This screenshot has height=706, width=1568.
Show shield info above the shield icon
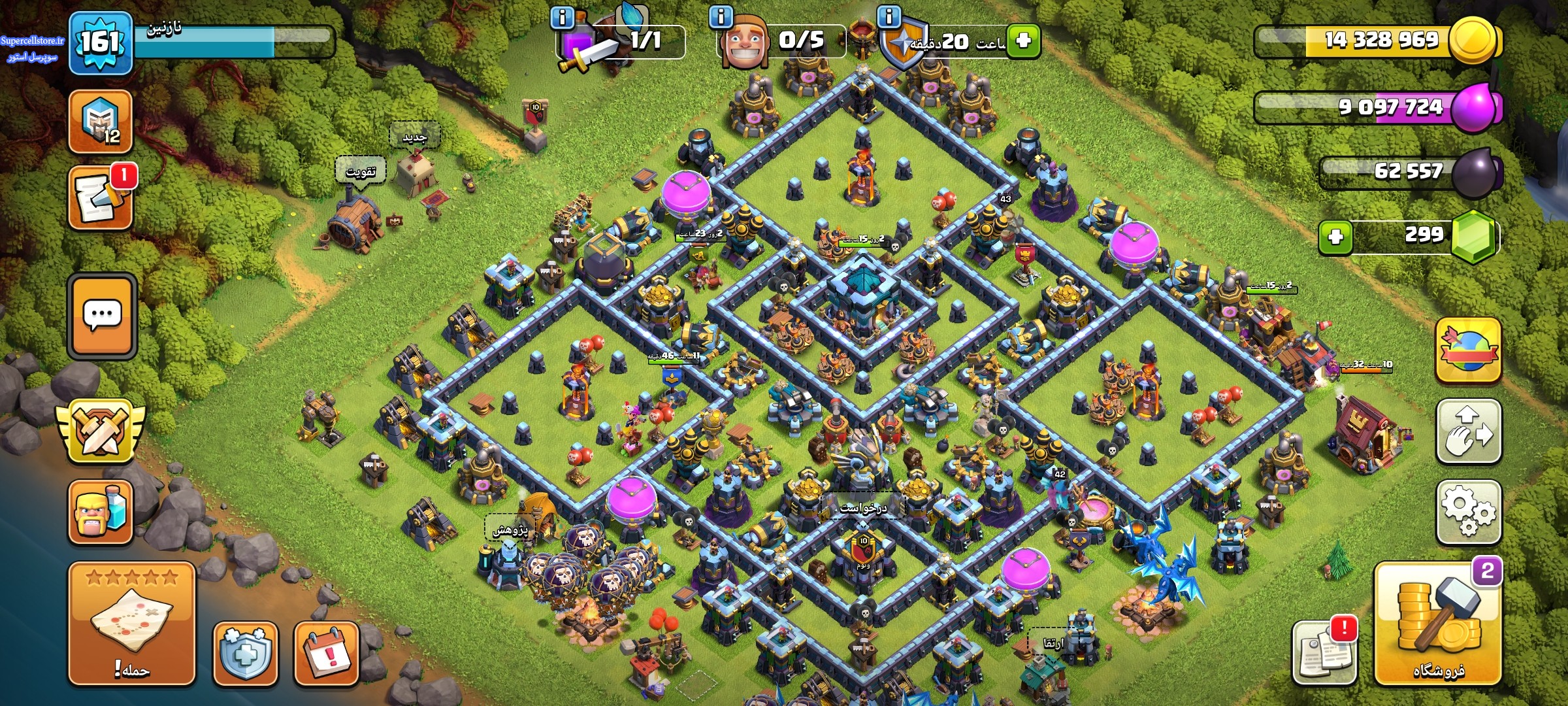[889, 17]
